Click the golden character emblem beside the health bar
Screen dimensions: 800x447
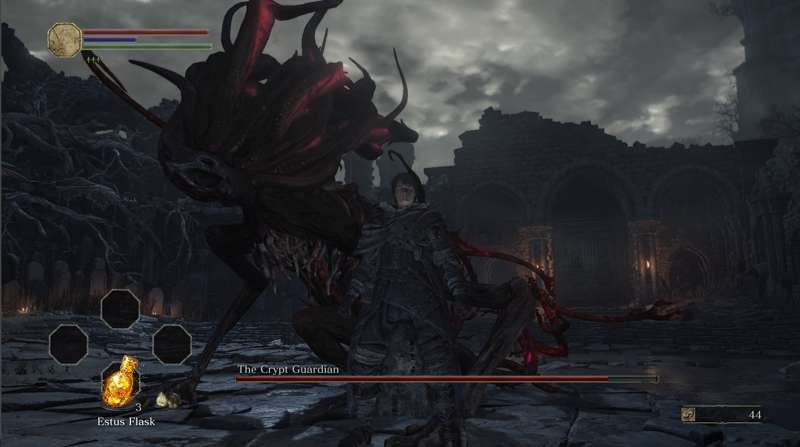[x=64, y=40]
